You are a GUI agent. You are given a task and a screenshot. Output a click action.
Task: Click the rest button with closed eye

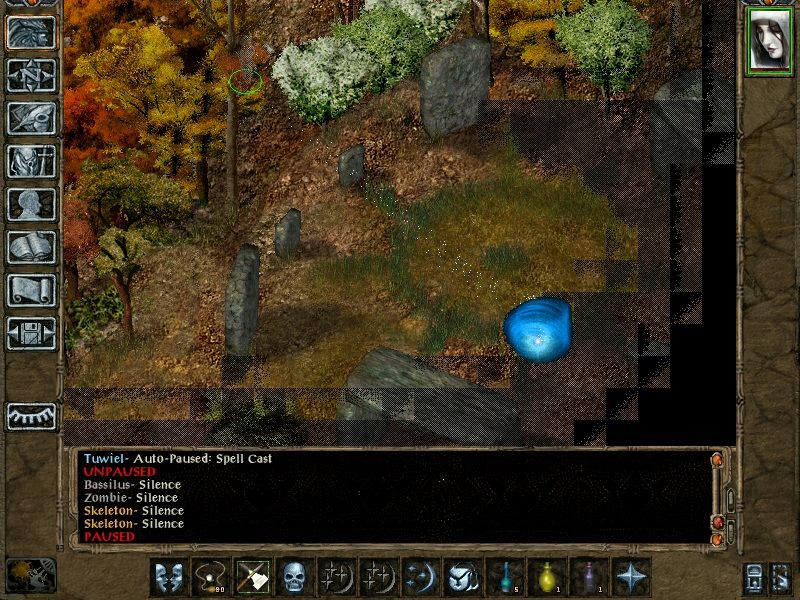pyautogui.click(x=31, y=416)
